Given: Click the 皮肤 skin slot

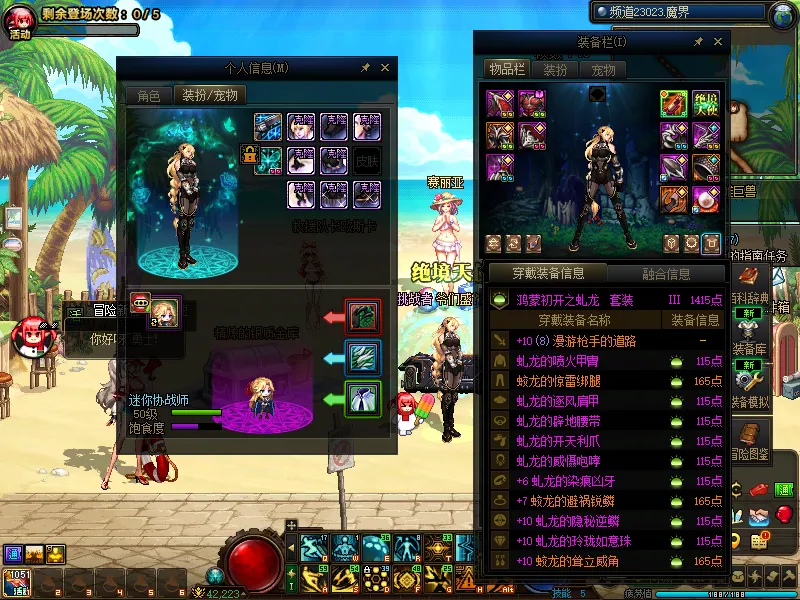Looking at the screenshot, I should tap(367, 160).
